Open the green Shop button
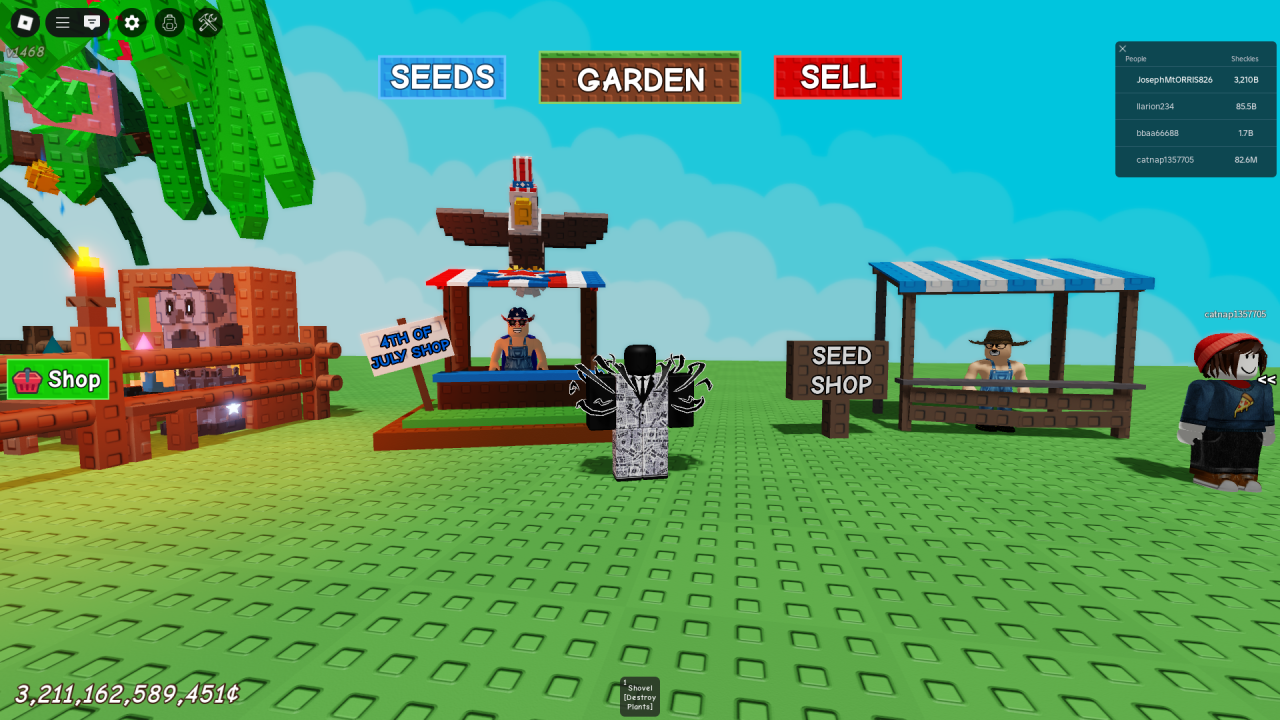 pos(58,380)
